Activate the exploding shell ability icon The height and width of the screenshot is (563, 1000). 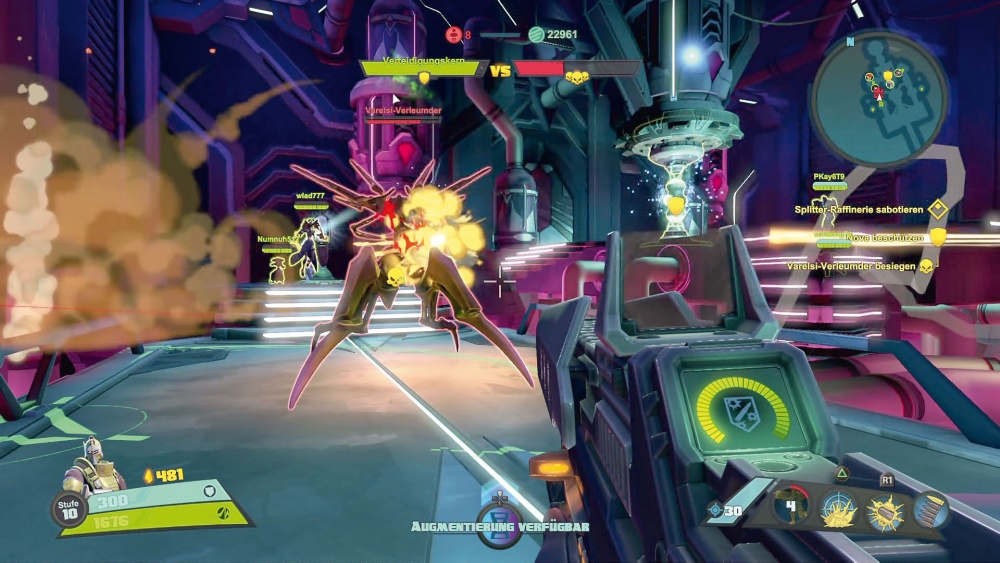click(x=885, y=511)
